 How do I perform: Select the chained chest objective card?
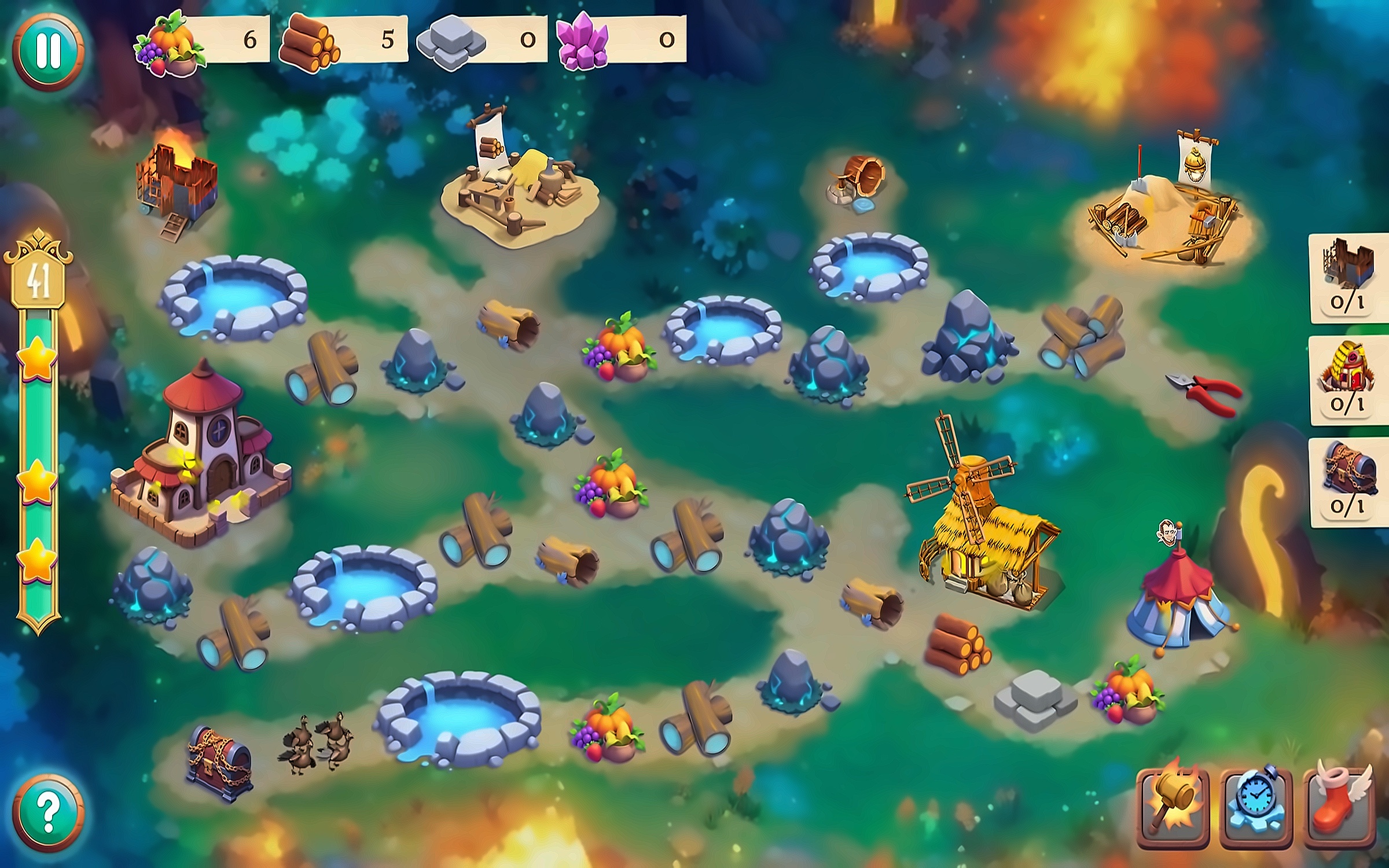point(1348,483)
